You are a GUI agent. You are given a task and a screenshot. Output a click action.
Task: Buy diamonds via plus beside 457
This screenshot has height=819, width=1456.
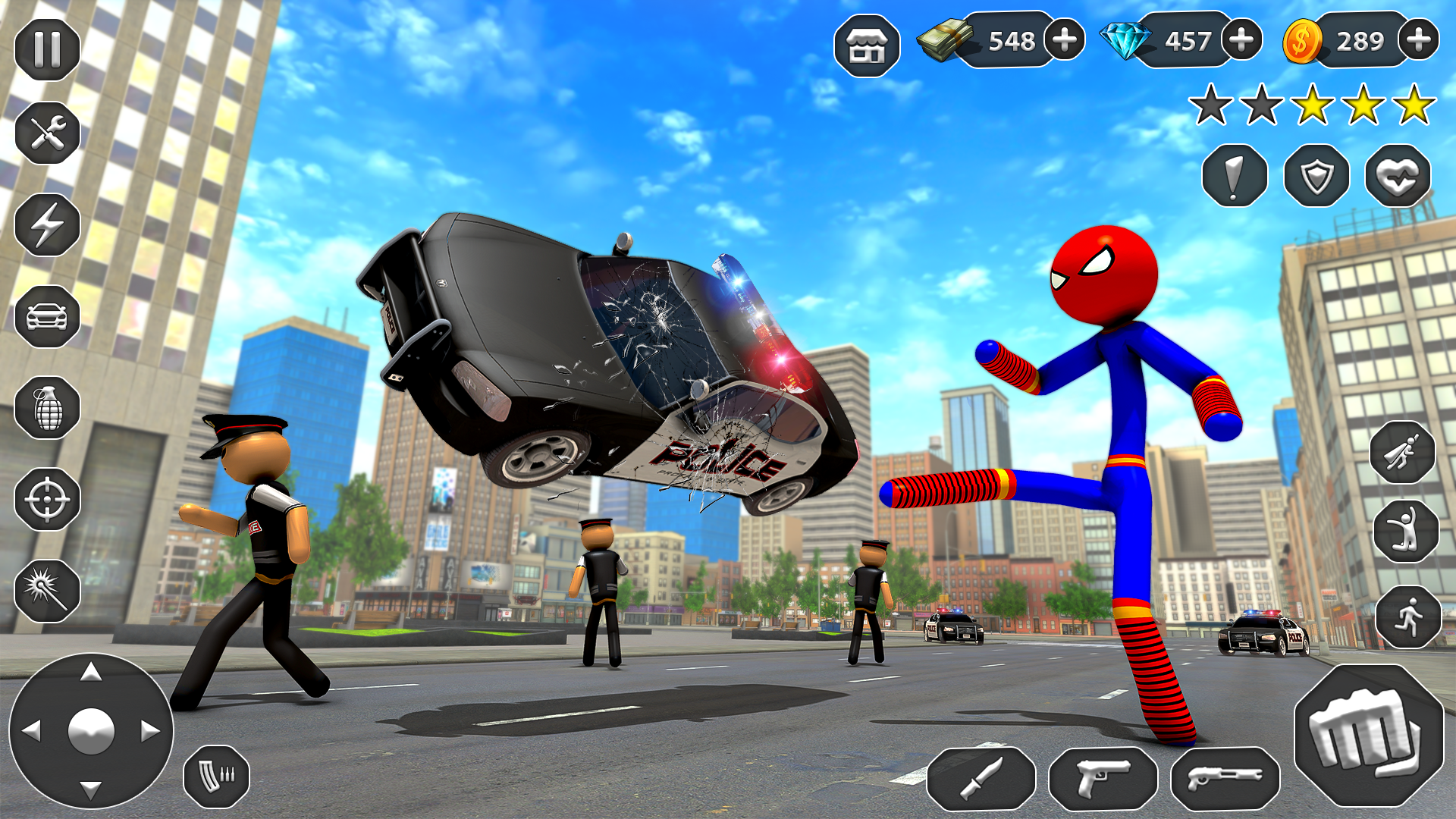pos(1241,42)
